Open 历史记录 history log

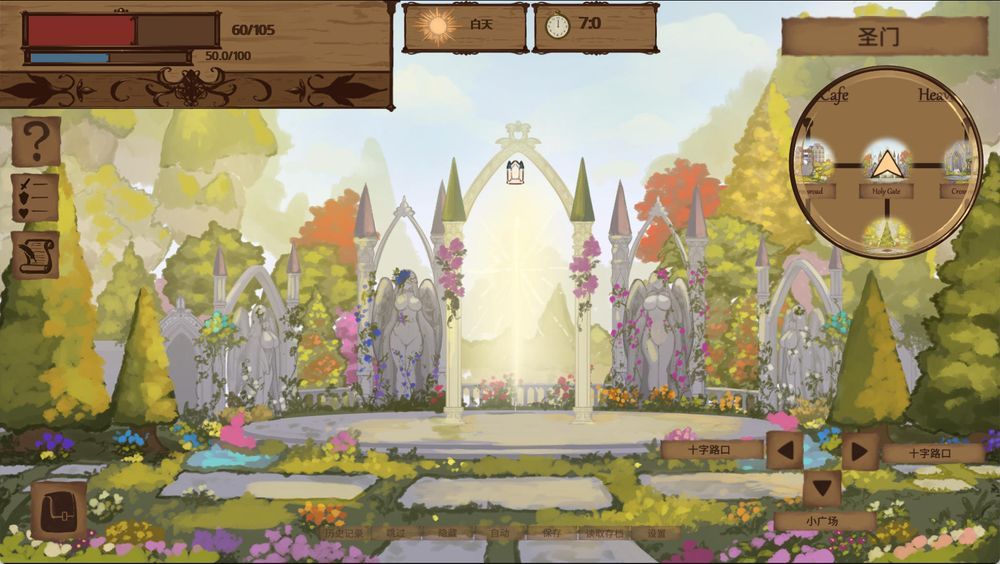[345, 533]
